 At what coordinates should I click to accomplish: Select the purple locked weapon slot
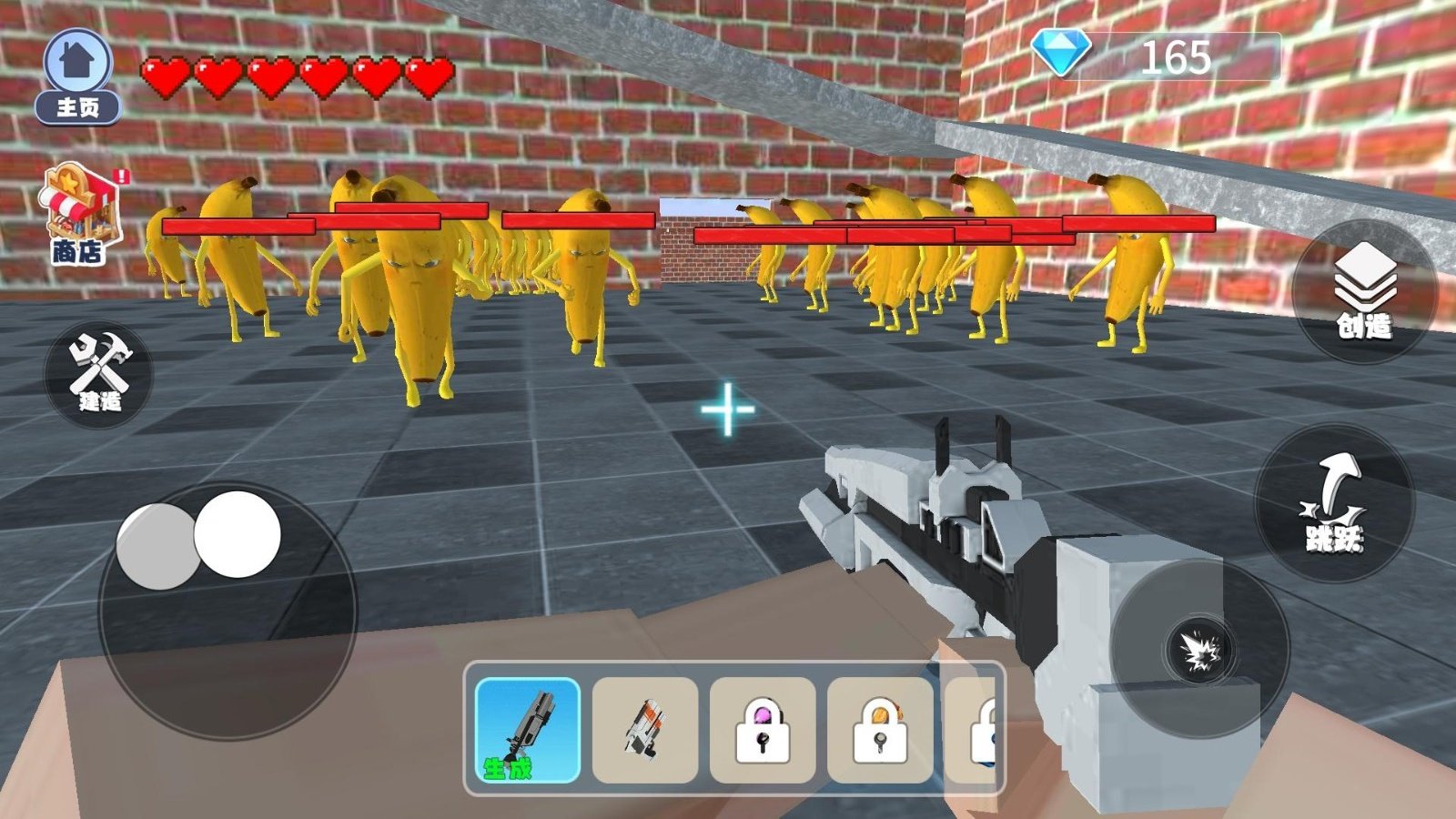(x=763, y=730)
